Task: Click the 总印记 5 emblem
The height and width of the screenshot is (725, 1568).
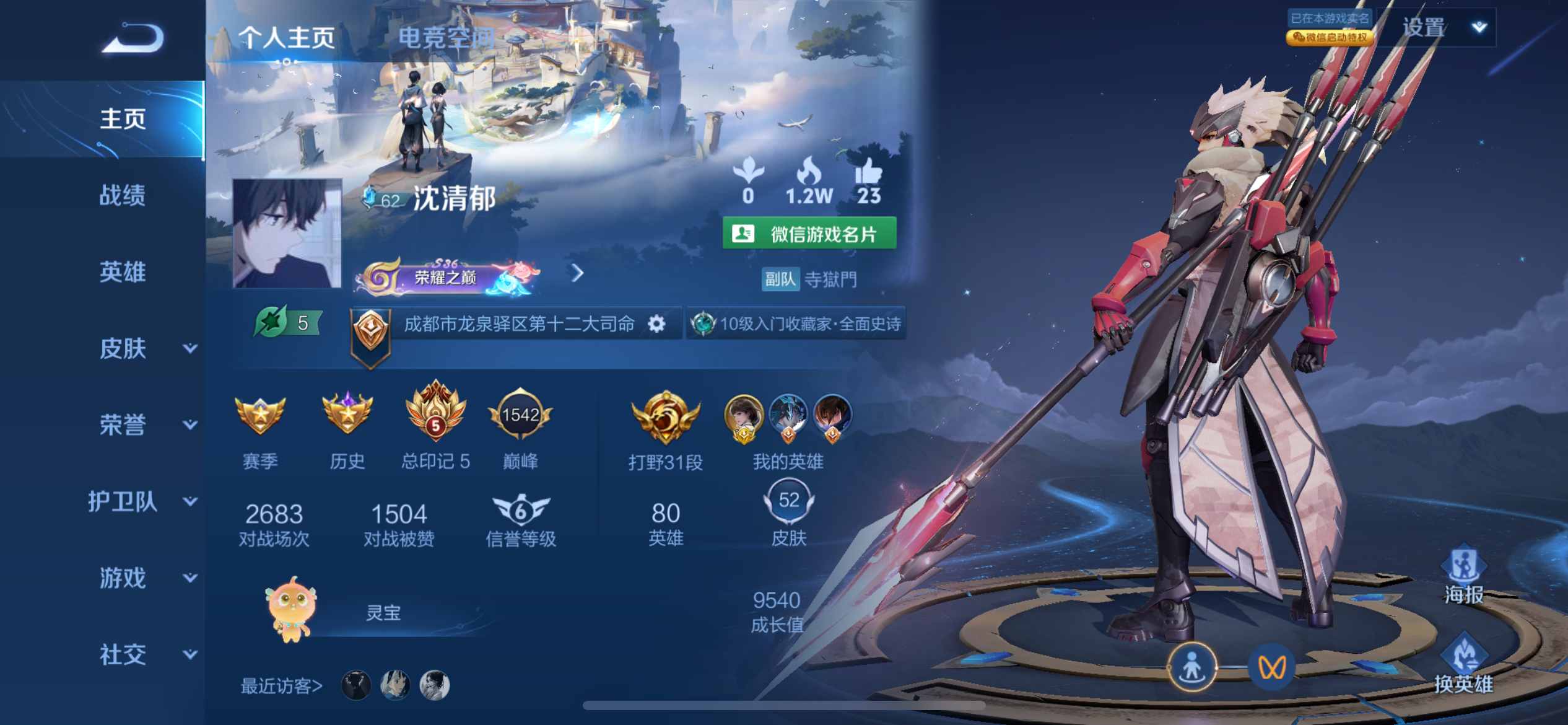Action: click(x=435, y=416)
